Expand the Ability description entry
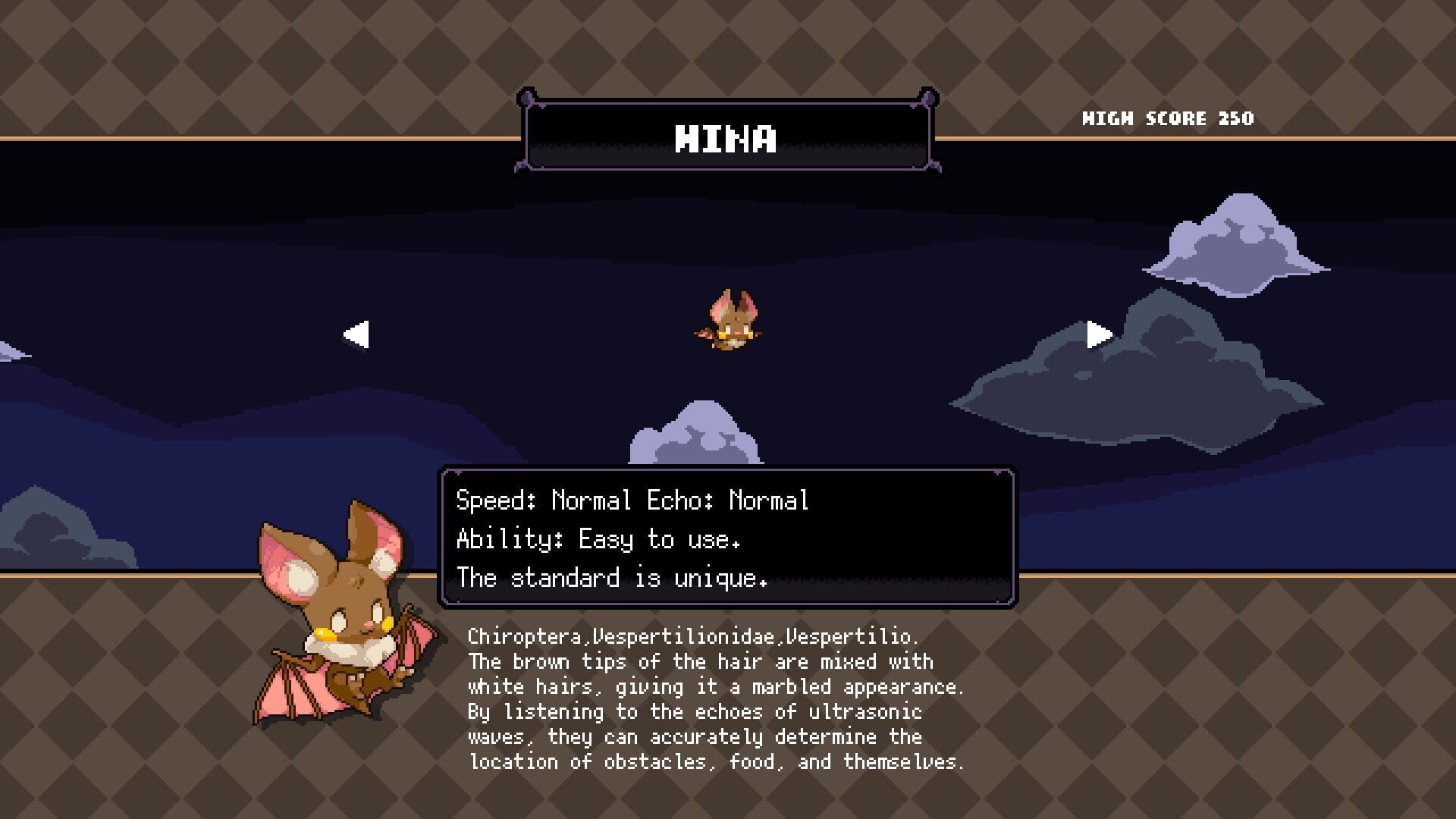This screenshot has height=819, width=1456. (x=599, y=540)
